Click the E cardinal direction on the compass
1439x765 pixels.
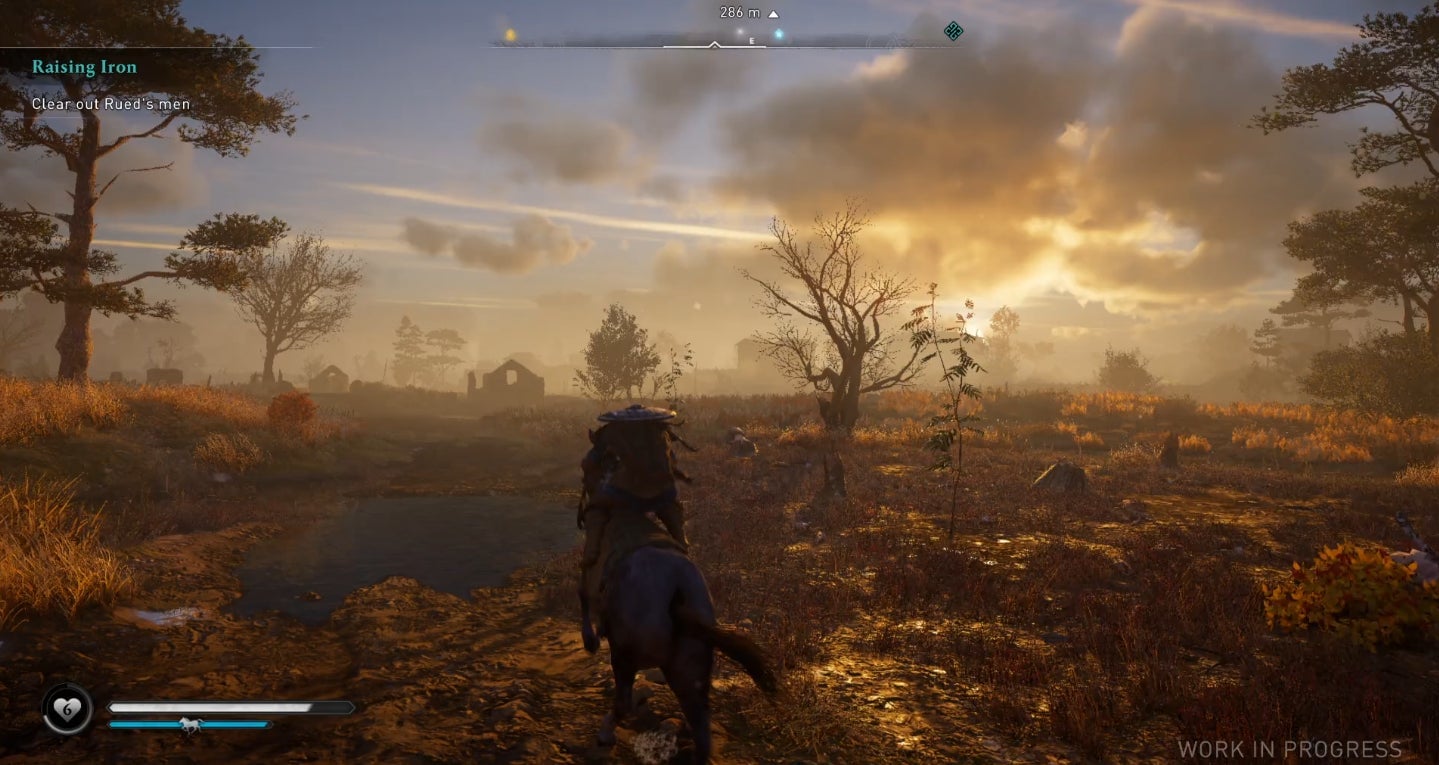point(751,41)
